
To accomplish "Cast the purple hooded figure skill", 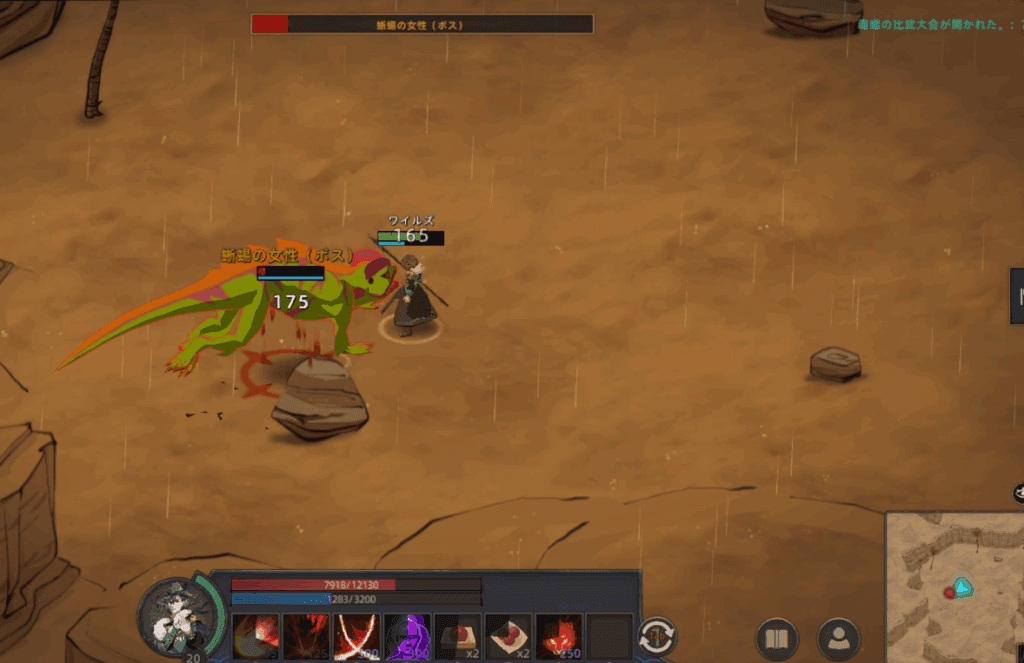I will 407,637.
